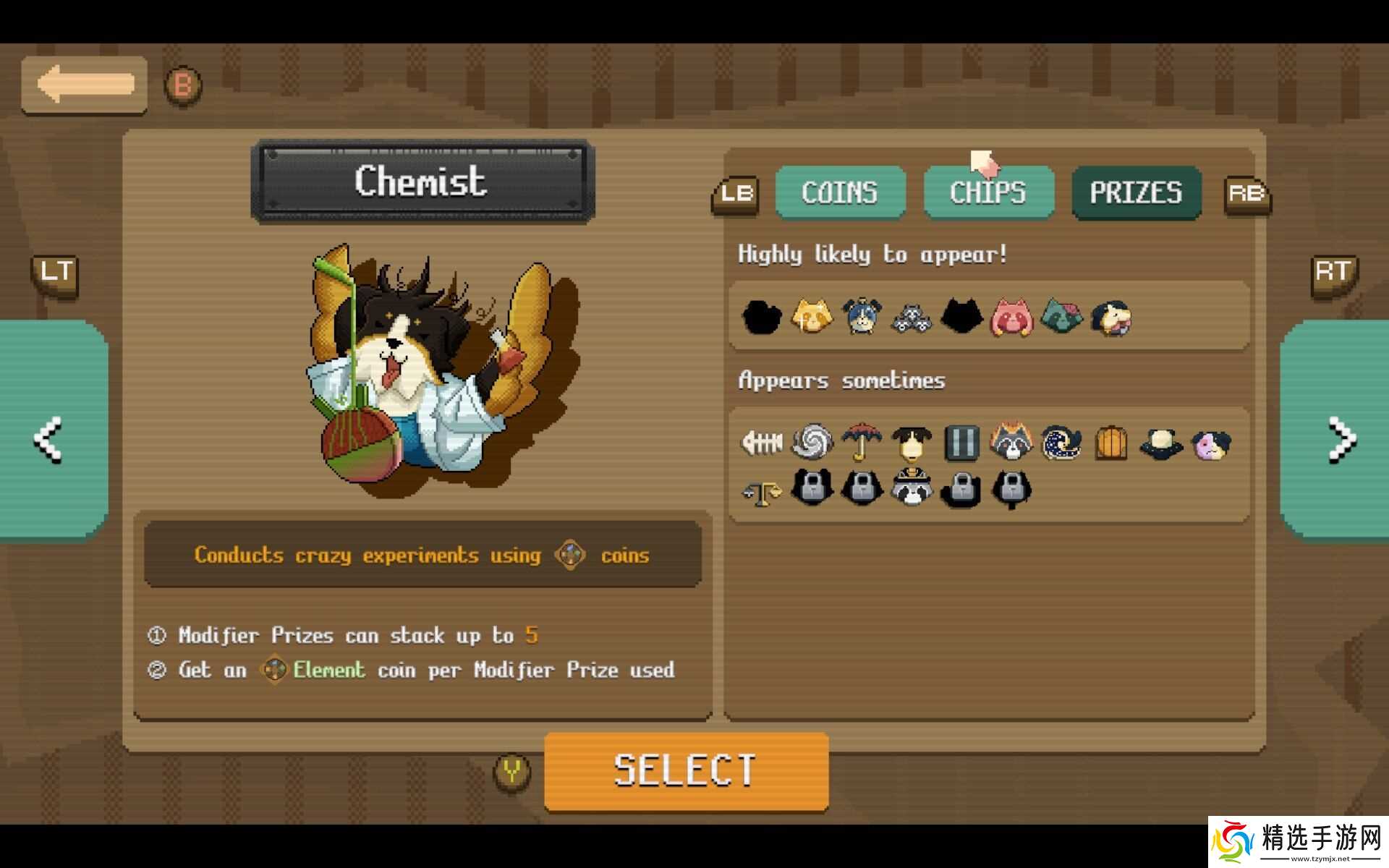Show the PRIZES tab
The height and width of the screenshot is (868, 1389).
tap(1136, 192)
